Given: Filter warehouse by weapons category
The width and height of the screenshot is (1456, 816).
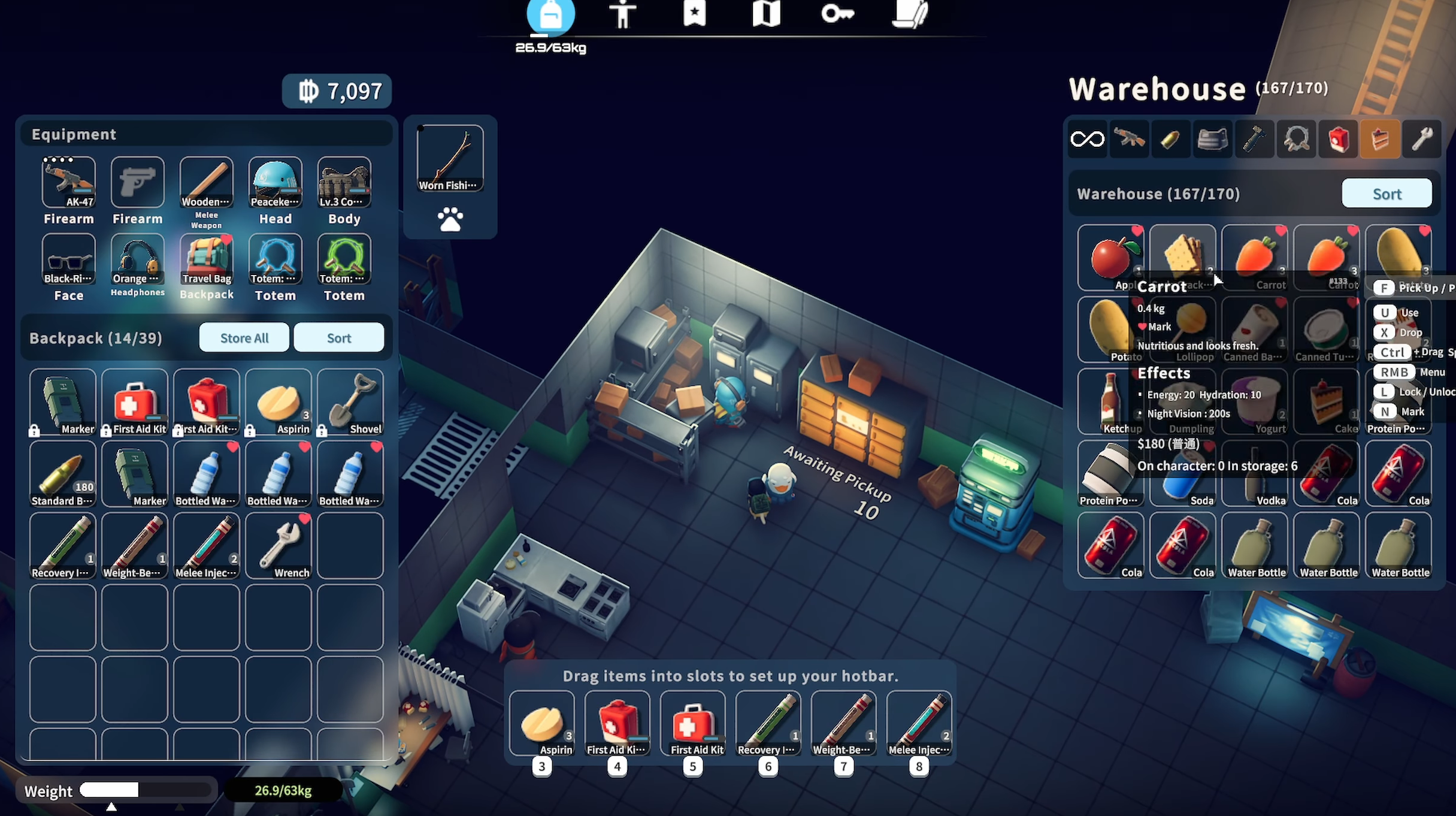Looking at the screenshot, I should 1129,140.
